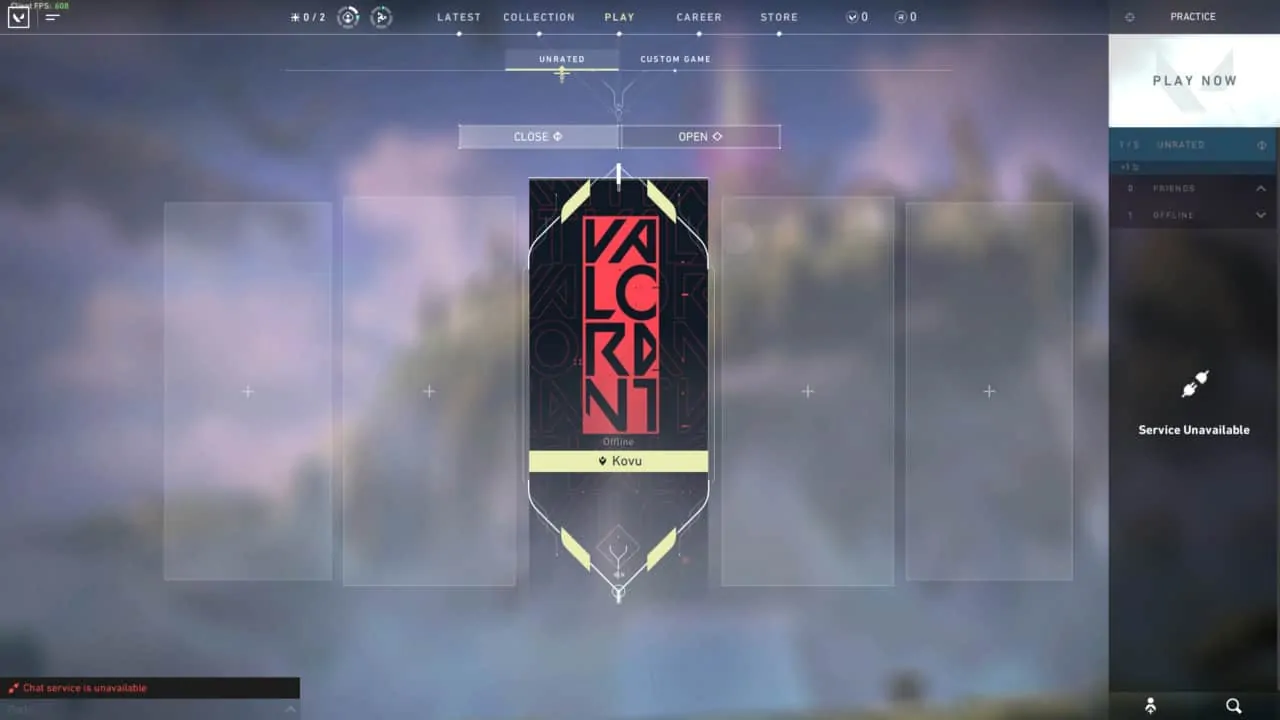The image size is (1280, 720).
Task: Switch to the CUSTOM GAME tab
Action: pos(675,59)
